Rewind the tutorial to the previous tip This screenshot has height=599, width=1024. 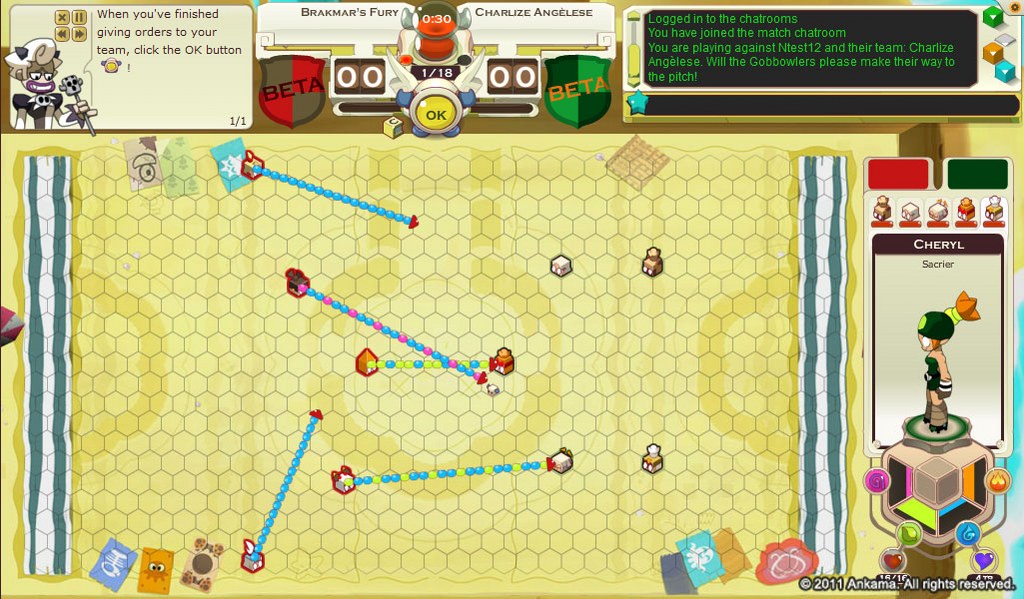coord(62,34)
